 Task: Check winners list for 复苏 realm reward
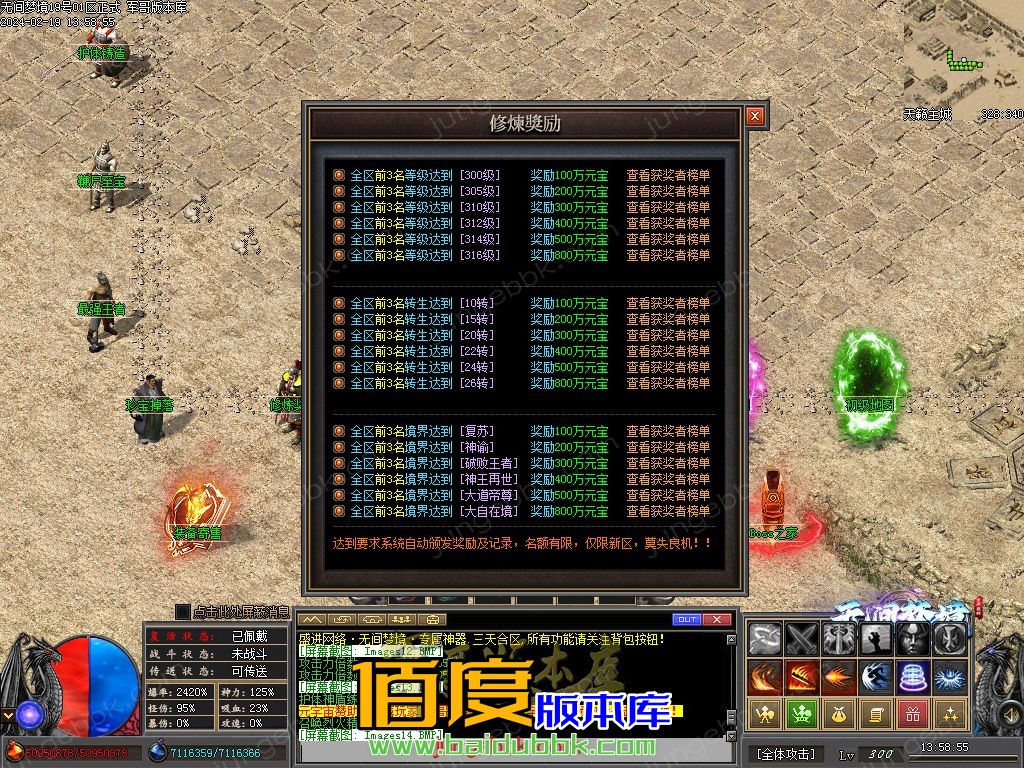pyautogui.click(x=668, y=431)
